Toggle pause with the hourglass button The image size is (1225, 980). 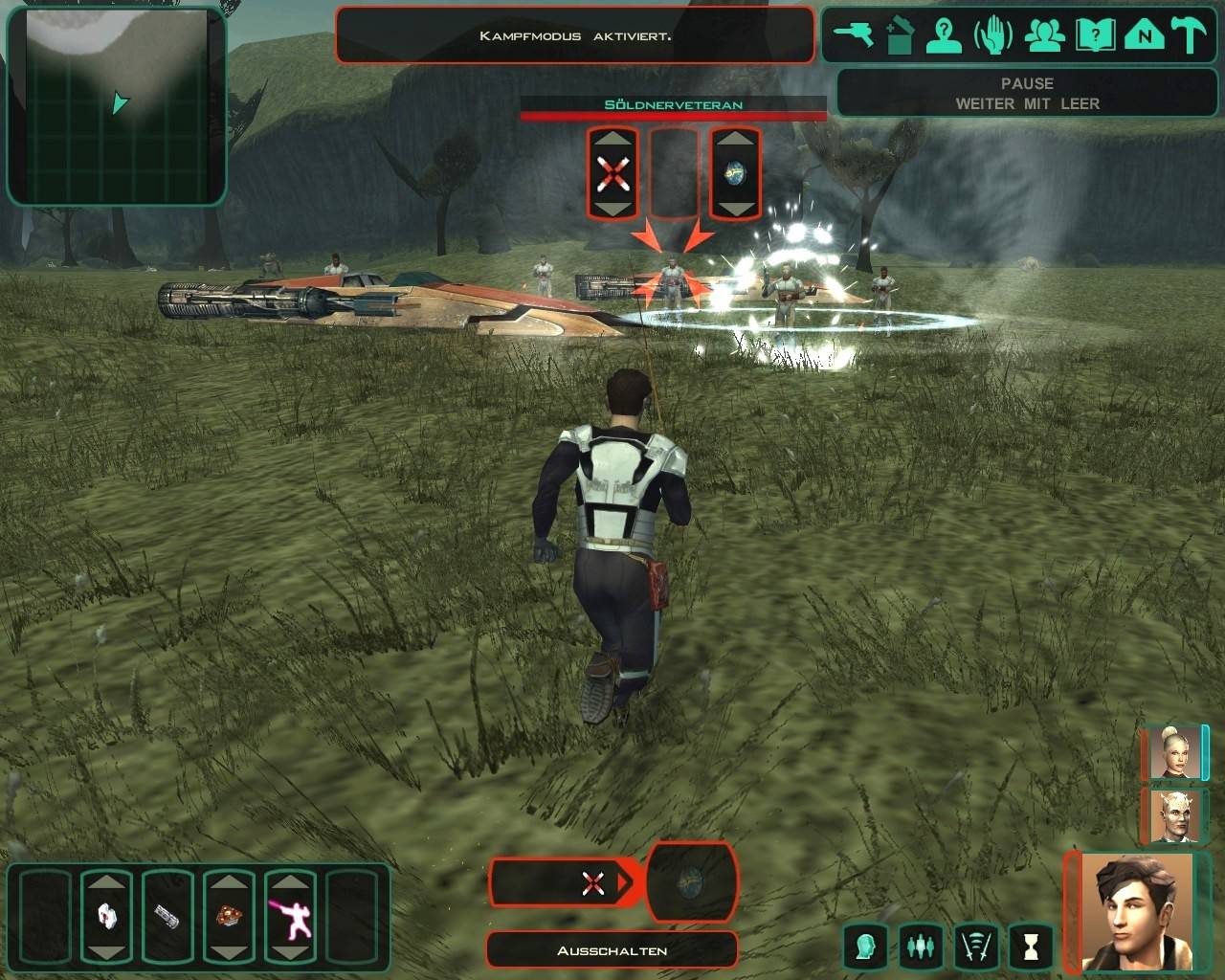(x=1031, y=947)
